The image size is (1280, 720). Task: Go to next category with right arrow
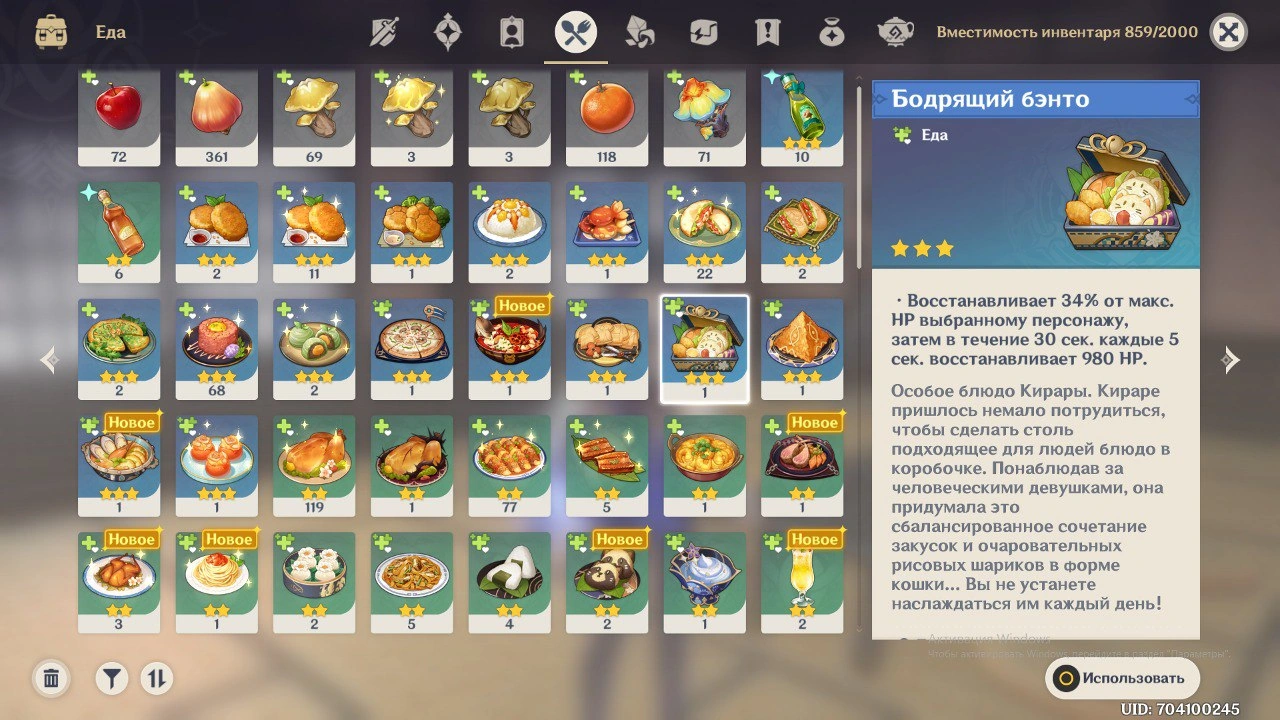(1231, 360)
